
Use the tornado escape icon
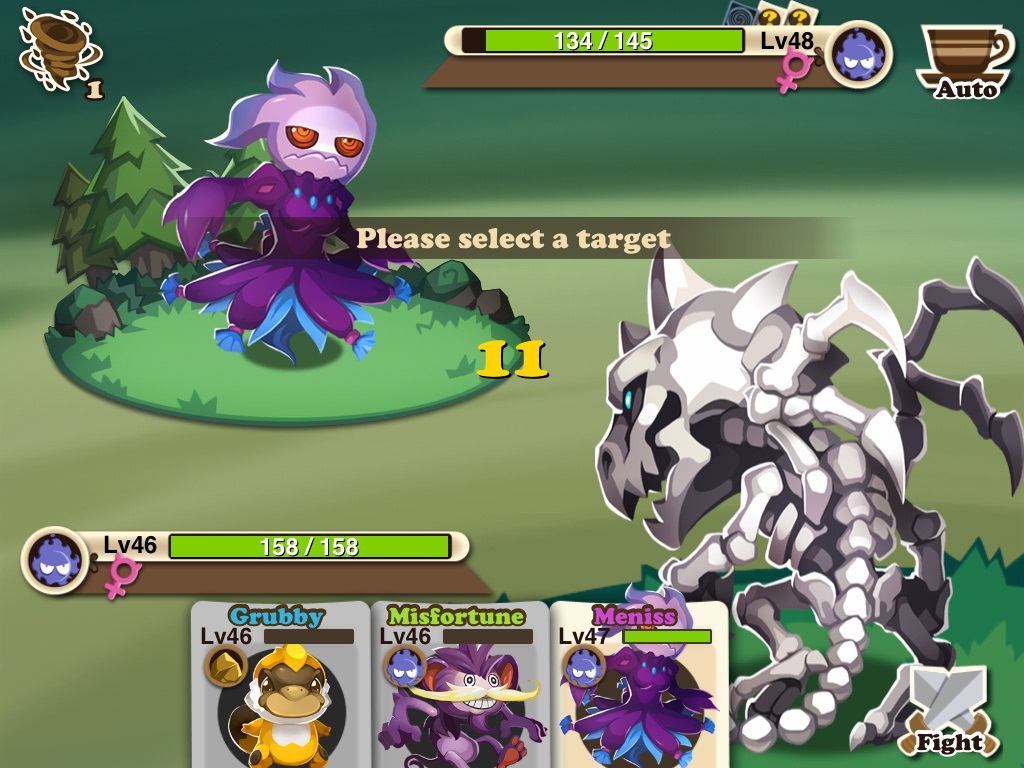click(55, 57)
